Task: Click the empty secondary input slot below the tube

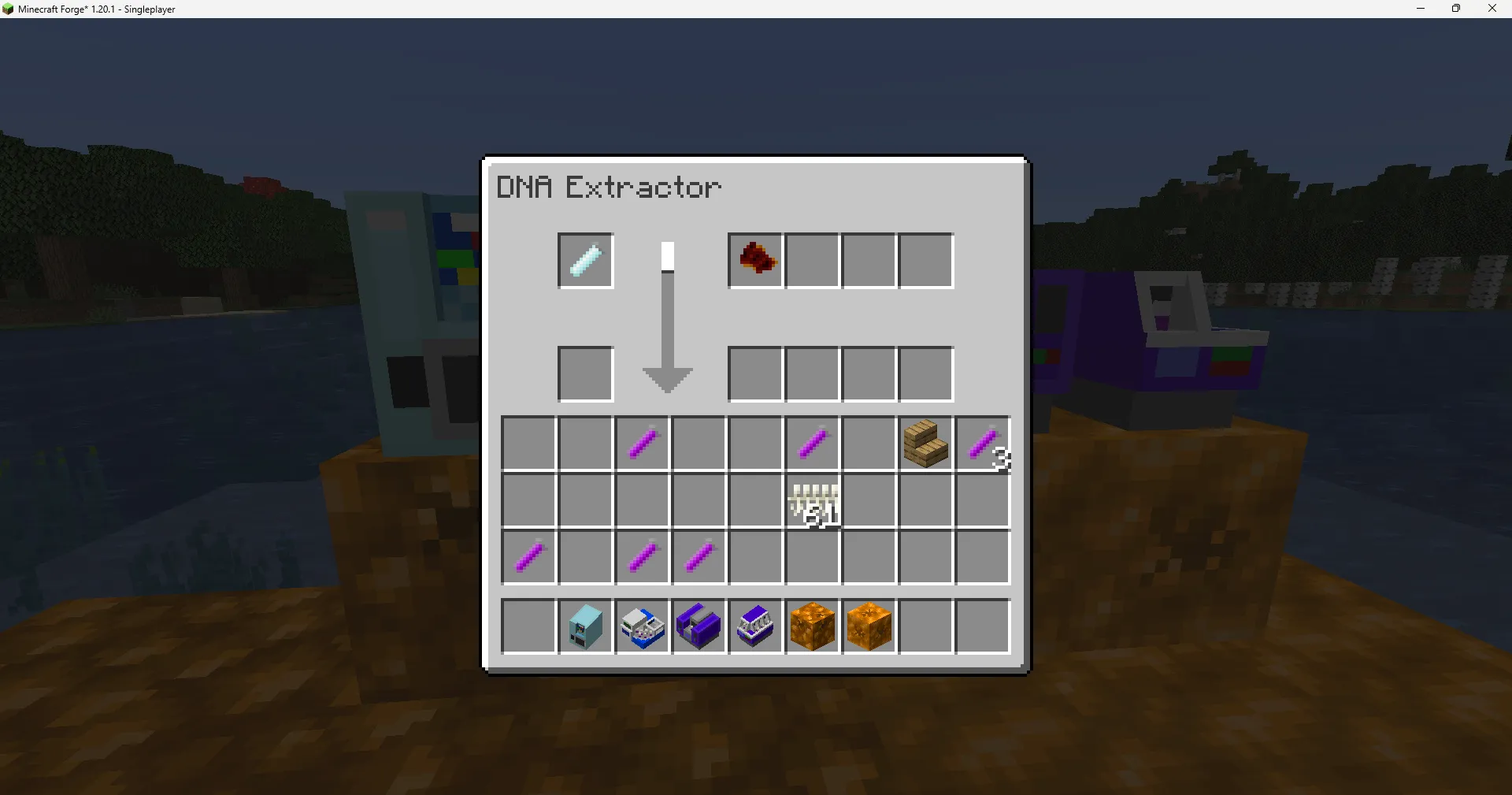Action: point(585,374)
